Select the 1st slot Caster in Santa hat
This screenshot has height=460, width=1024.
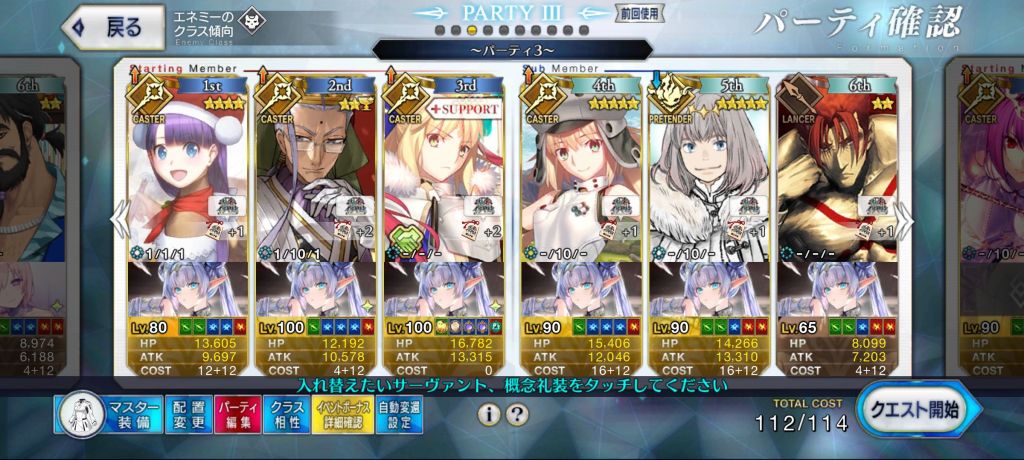[188, 170]
